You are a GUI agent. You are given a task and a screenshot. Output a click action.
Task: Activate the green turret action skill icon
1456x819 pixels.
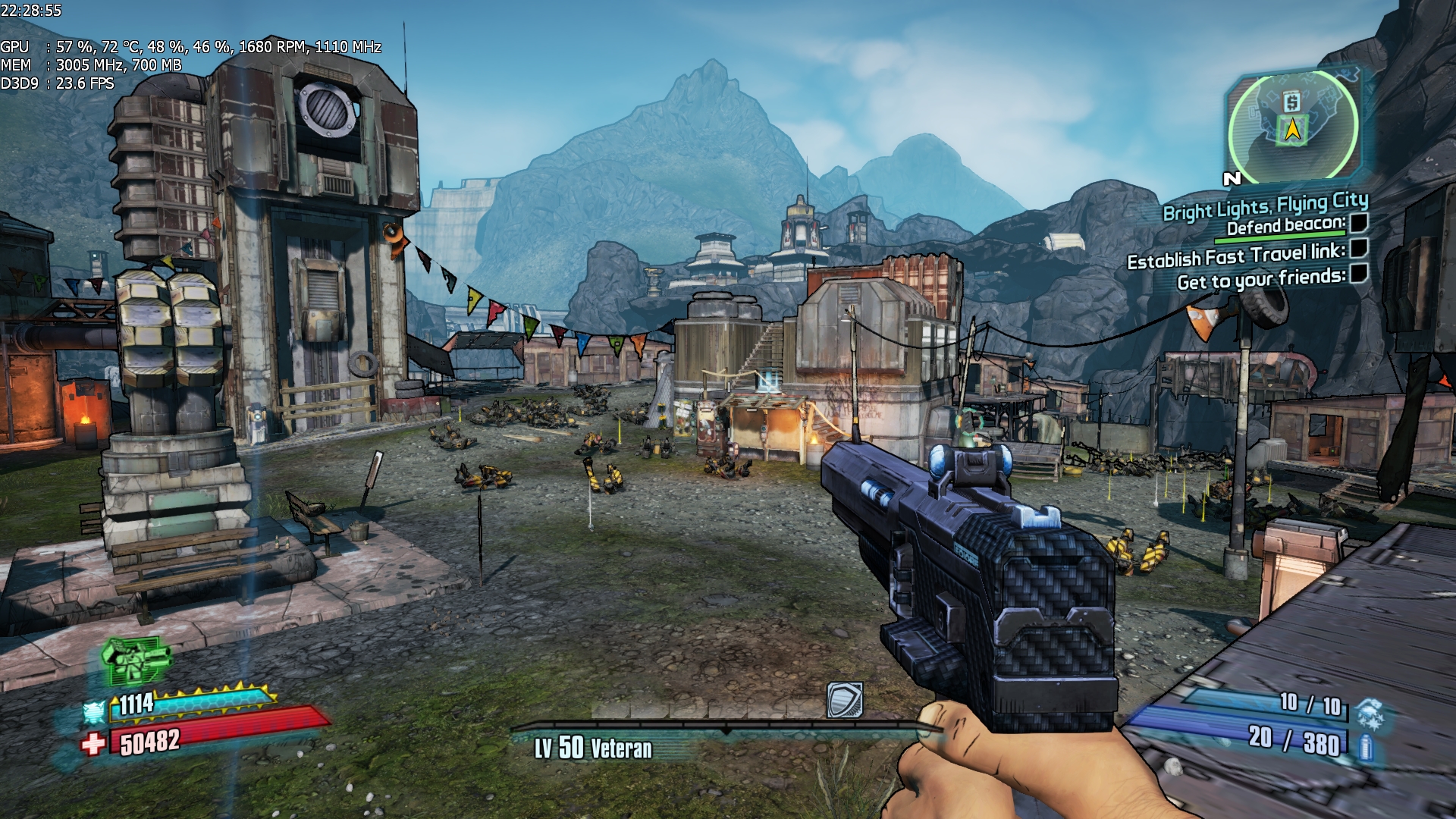point(136,658)
